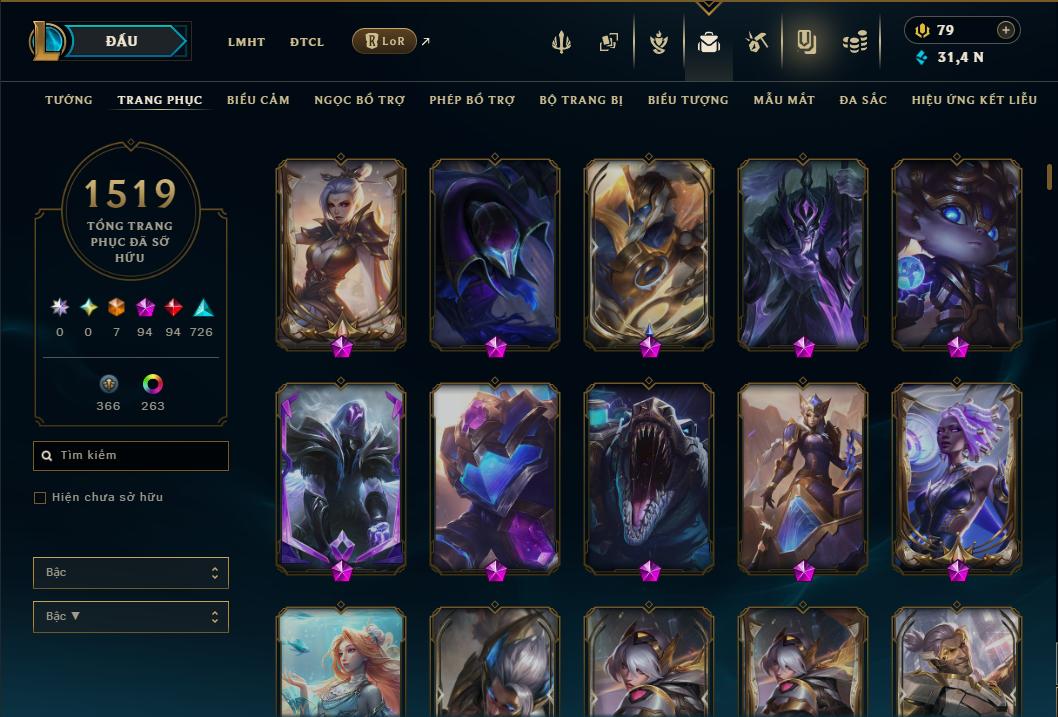1058x717 pixels.
Task: Open the Bậc ▼ sort dropdown
Action: [x=131, y=617]
